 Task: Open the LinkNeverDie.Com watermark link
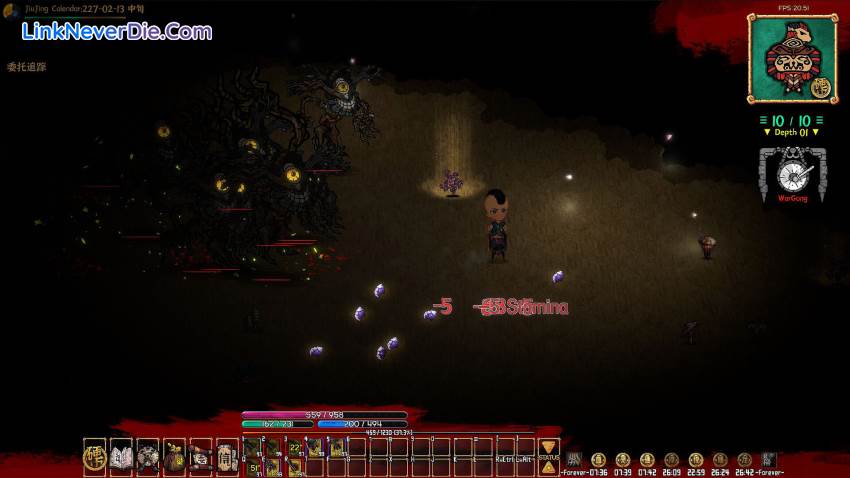click(116, 31)
